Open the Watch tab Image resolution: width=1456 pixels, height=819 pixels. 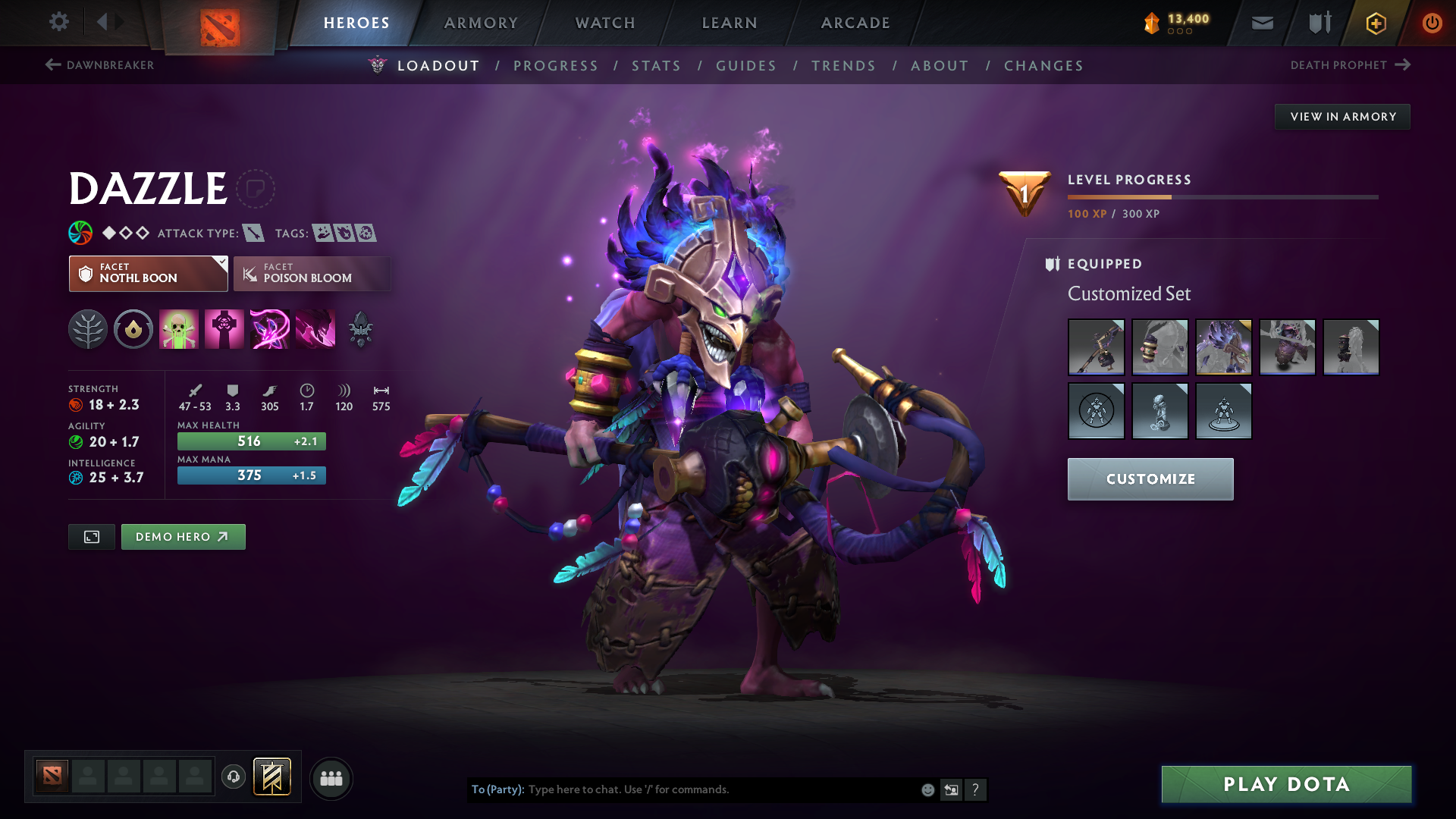pyautogui.click(x=605, y=23)
